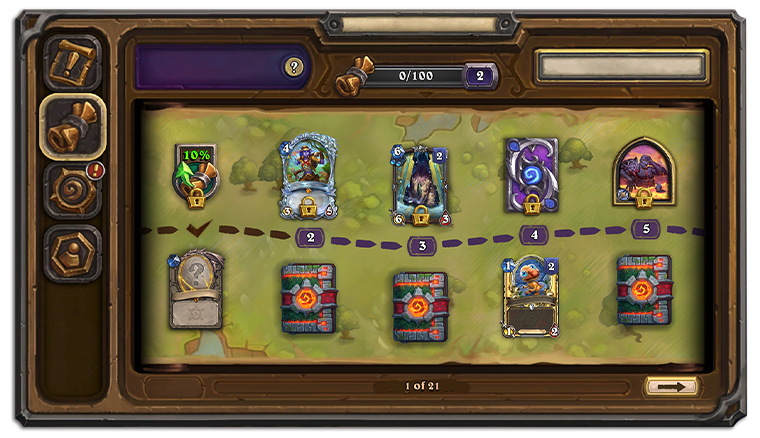Open the pawn figure tab
The height and width of the screenshot is (438, 760).
[x=73, y=252]
